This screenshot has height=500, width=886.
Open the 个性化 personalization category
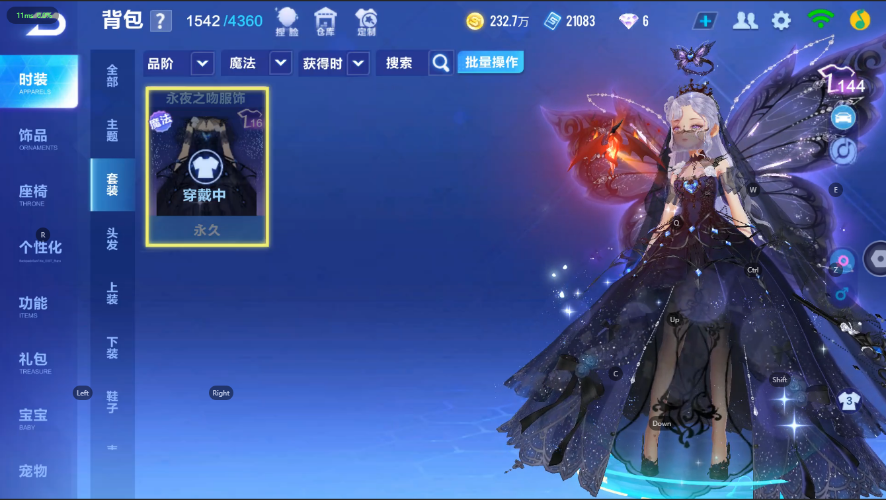40,249
